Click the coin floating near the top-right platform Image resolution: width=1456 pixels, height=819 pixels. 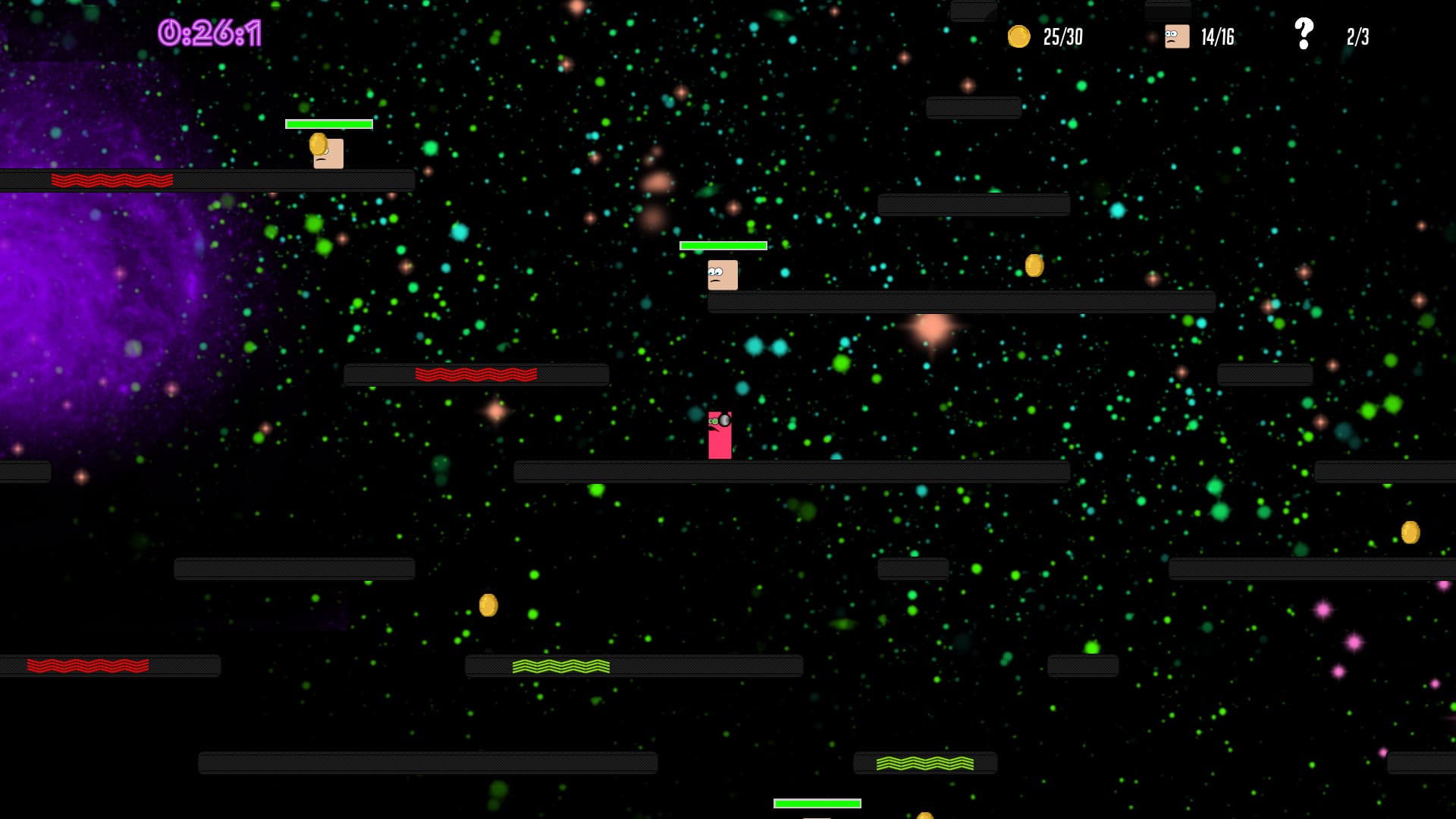click(1033, 265)
